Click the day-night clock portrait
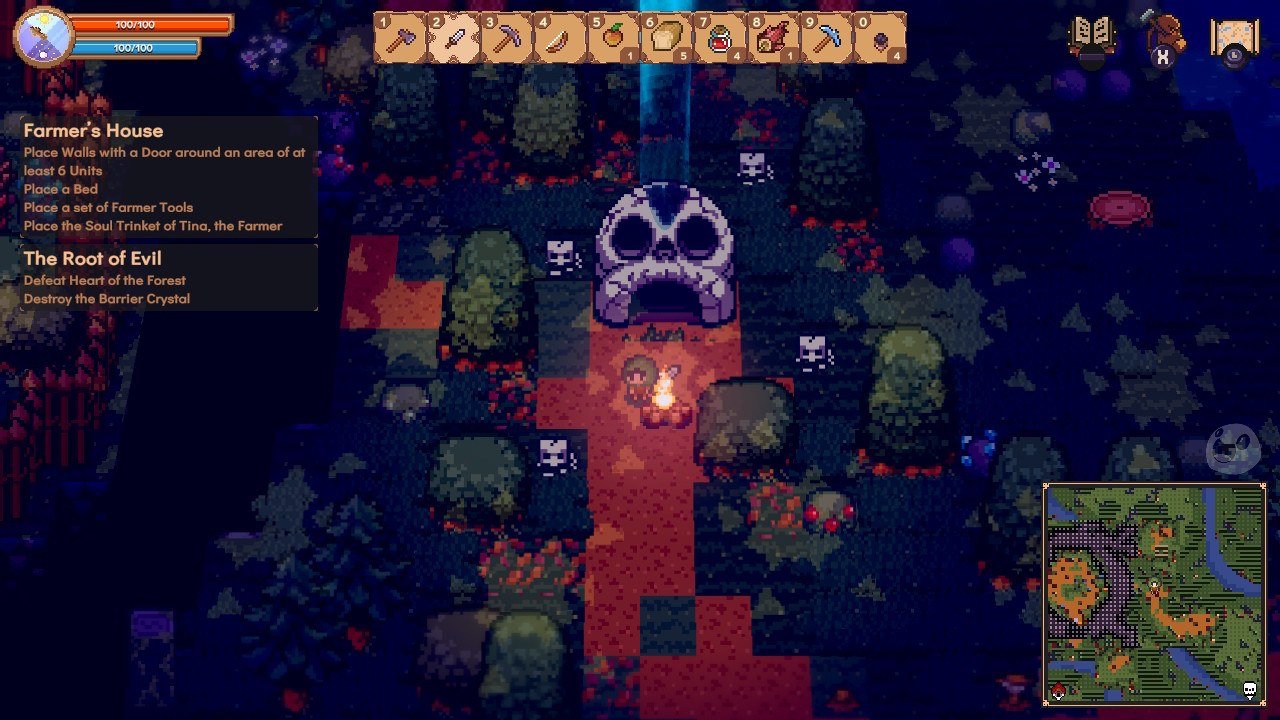The width and height of the screenshot is (1280, 720). 44,36
